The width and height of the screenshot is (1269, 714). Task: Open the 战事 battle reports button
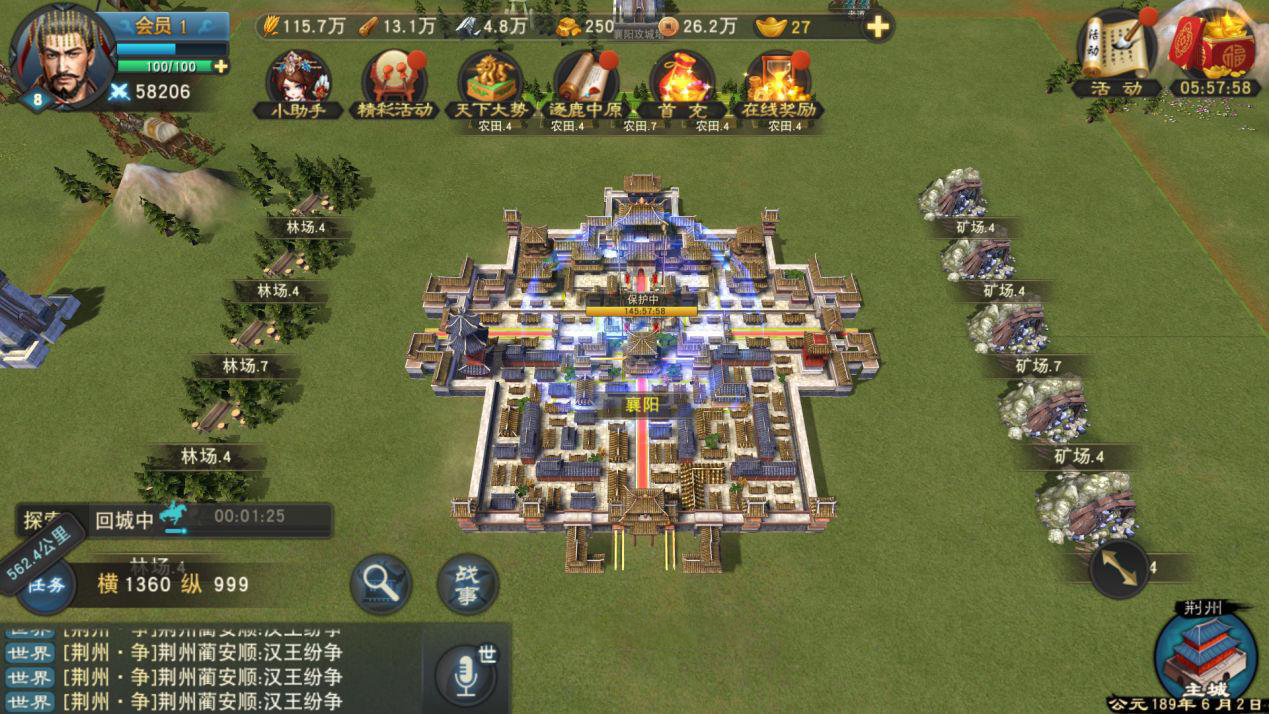tap(467, 584)
